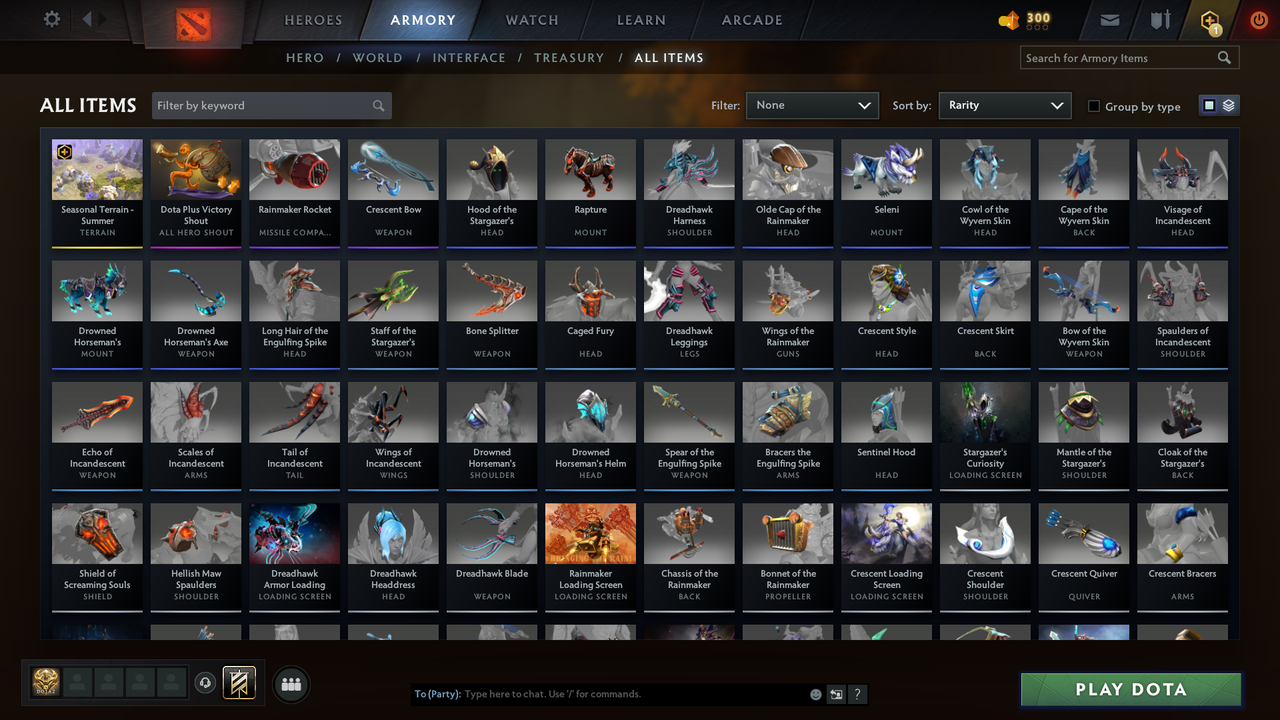Open the Dota Plus hexagon icon with notification
Viewport: 1280px width, 720px height.
pos(1210,19)
